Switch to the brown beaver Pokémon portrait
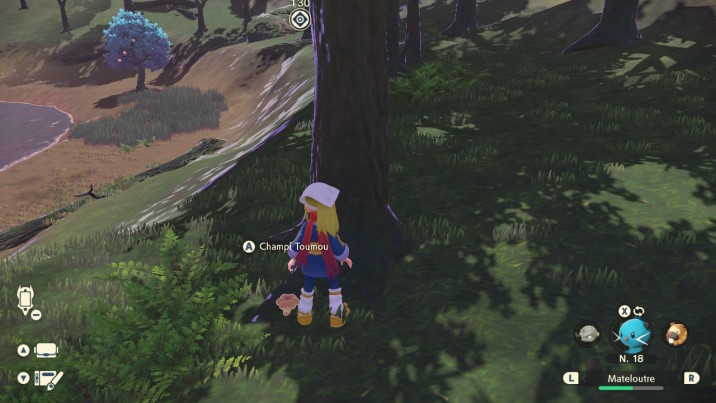Viewport: 716px width, 403px height. [678, 334]
